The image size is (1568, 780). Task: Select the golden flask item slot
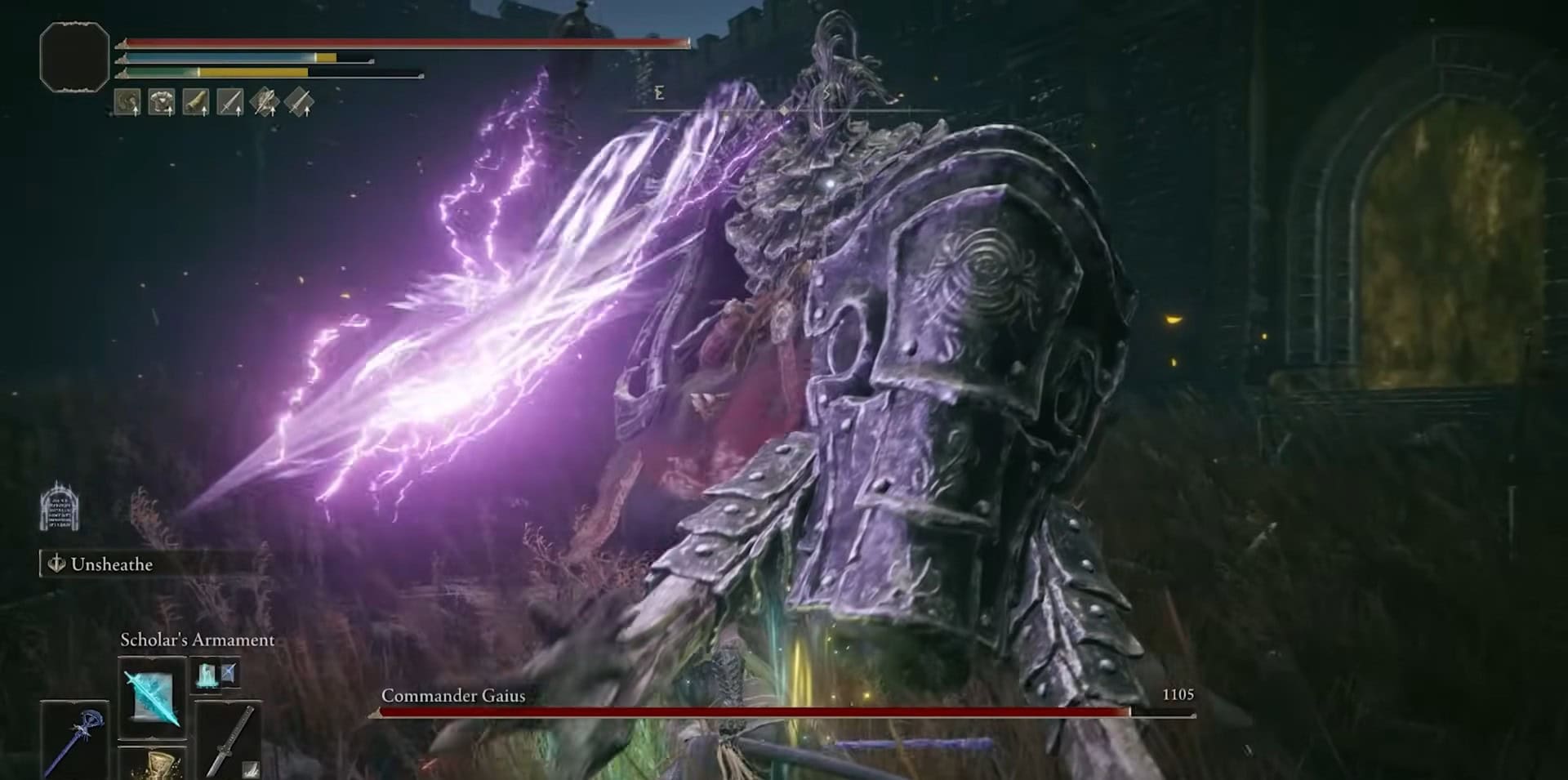click(x=152, y=764)
